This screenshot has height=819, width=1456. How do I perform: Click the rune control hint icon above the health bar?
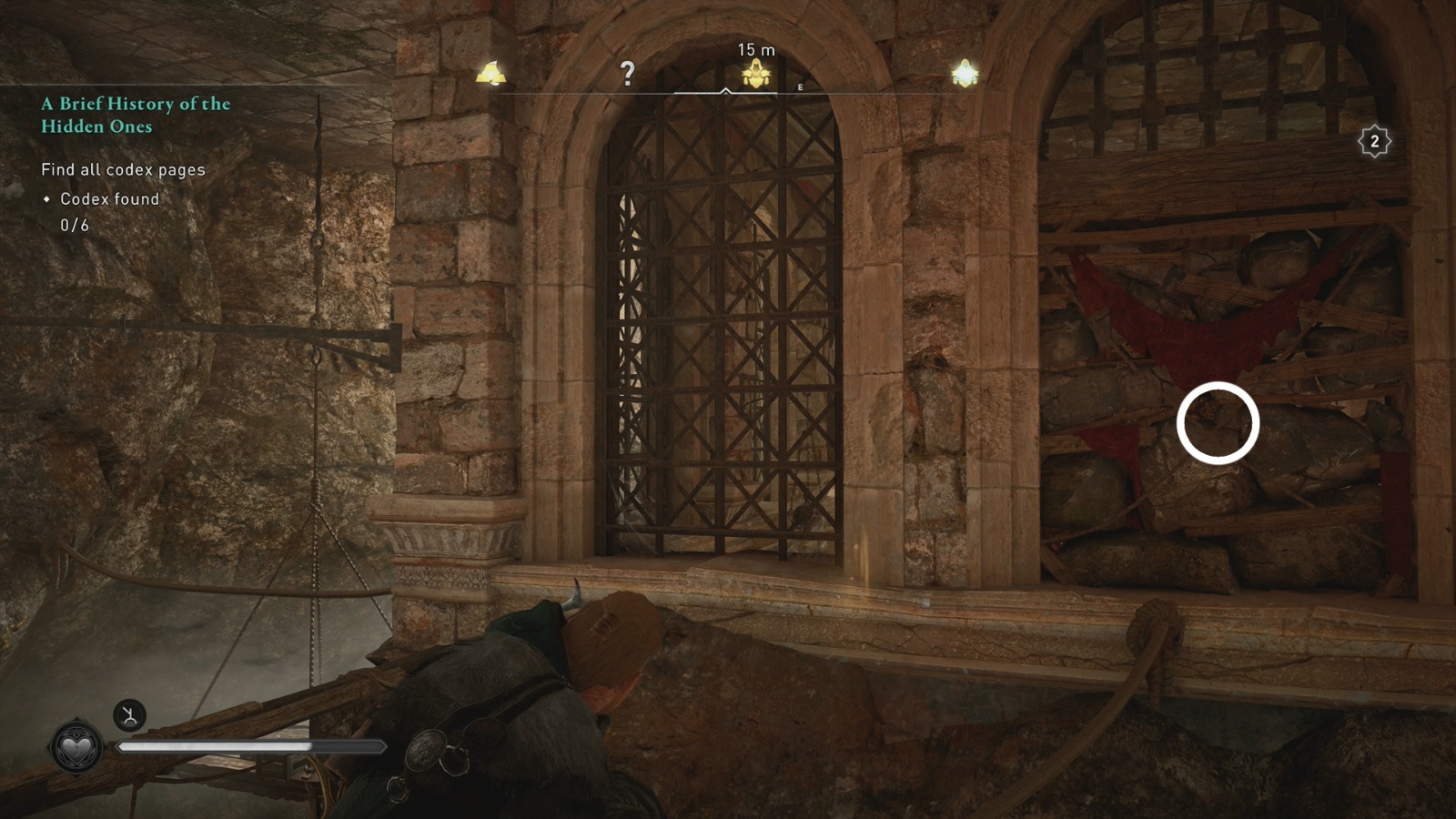coord(131,716)
